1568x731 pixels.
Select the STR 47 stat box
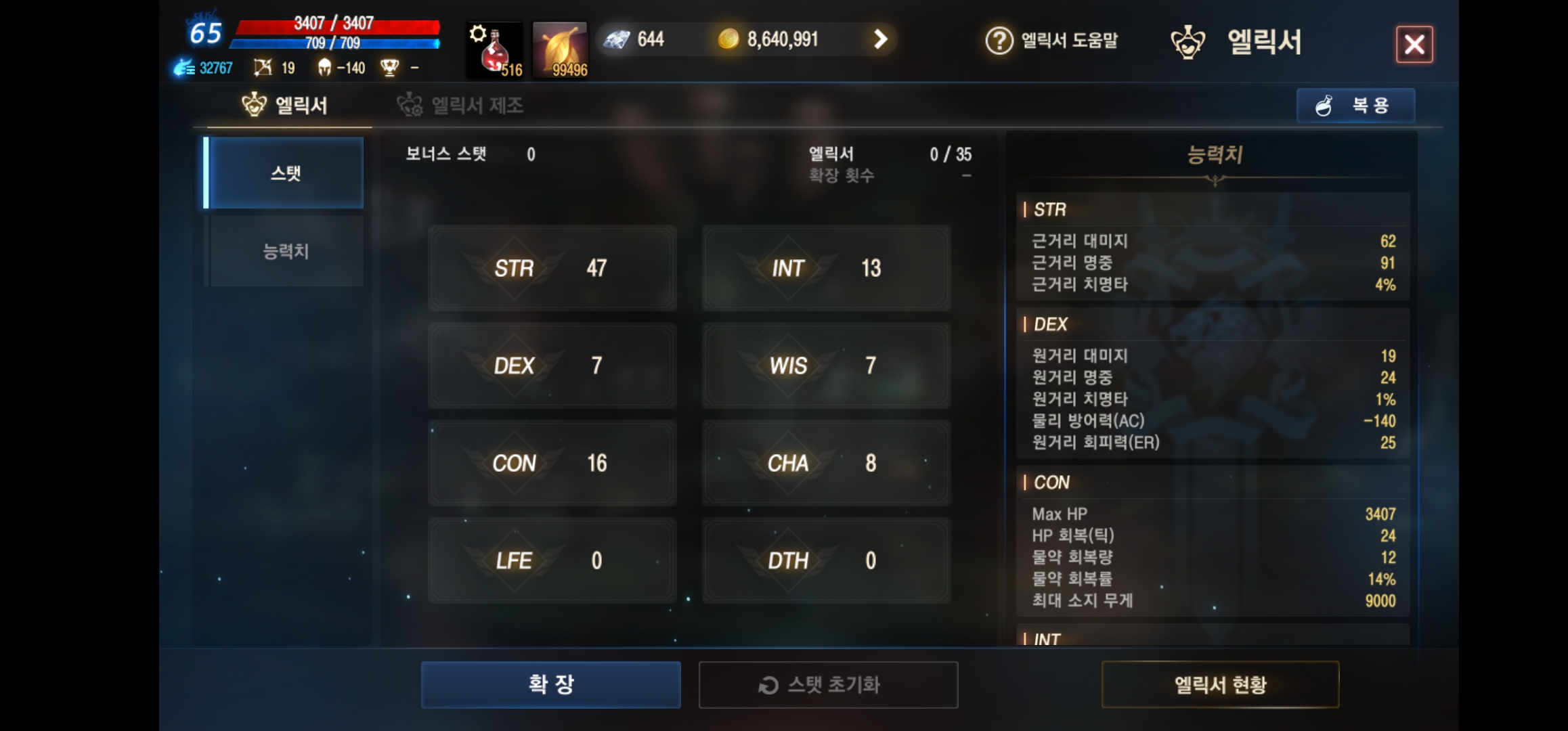552,268
